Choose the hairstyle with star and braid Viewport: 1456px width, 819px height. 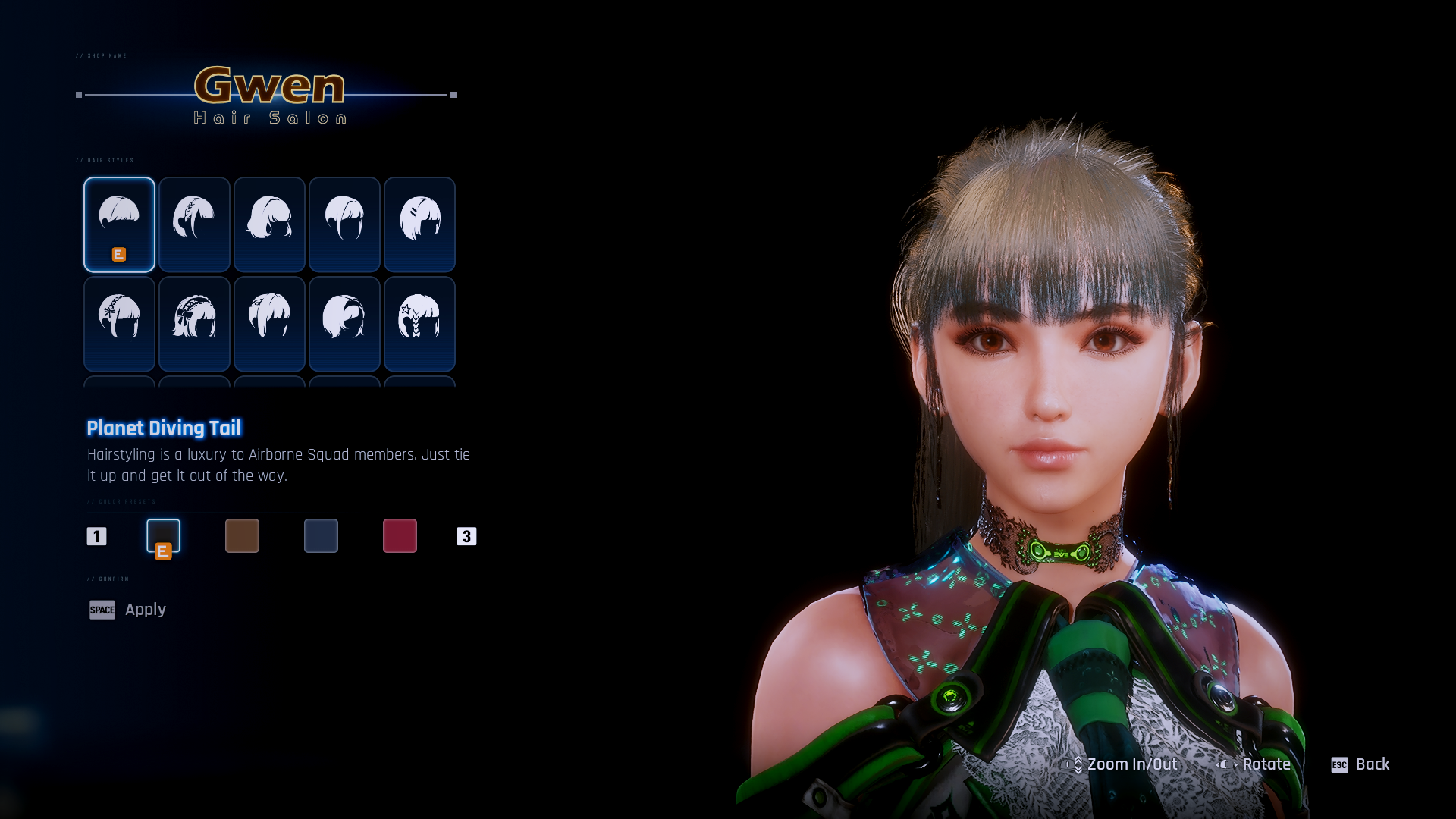419,324
